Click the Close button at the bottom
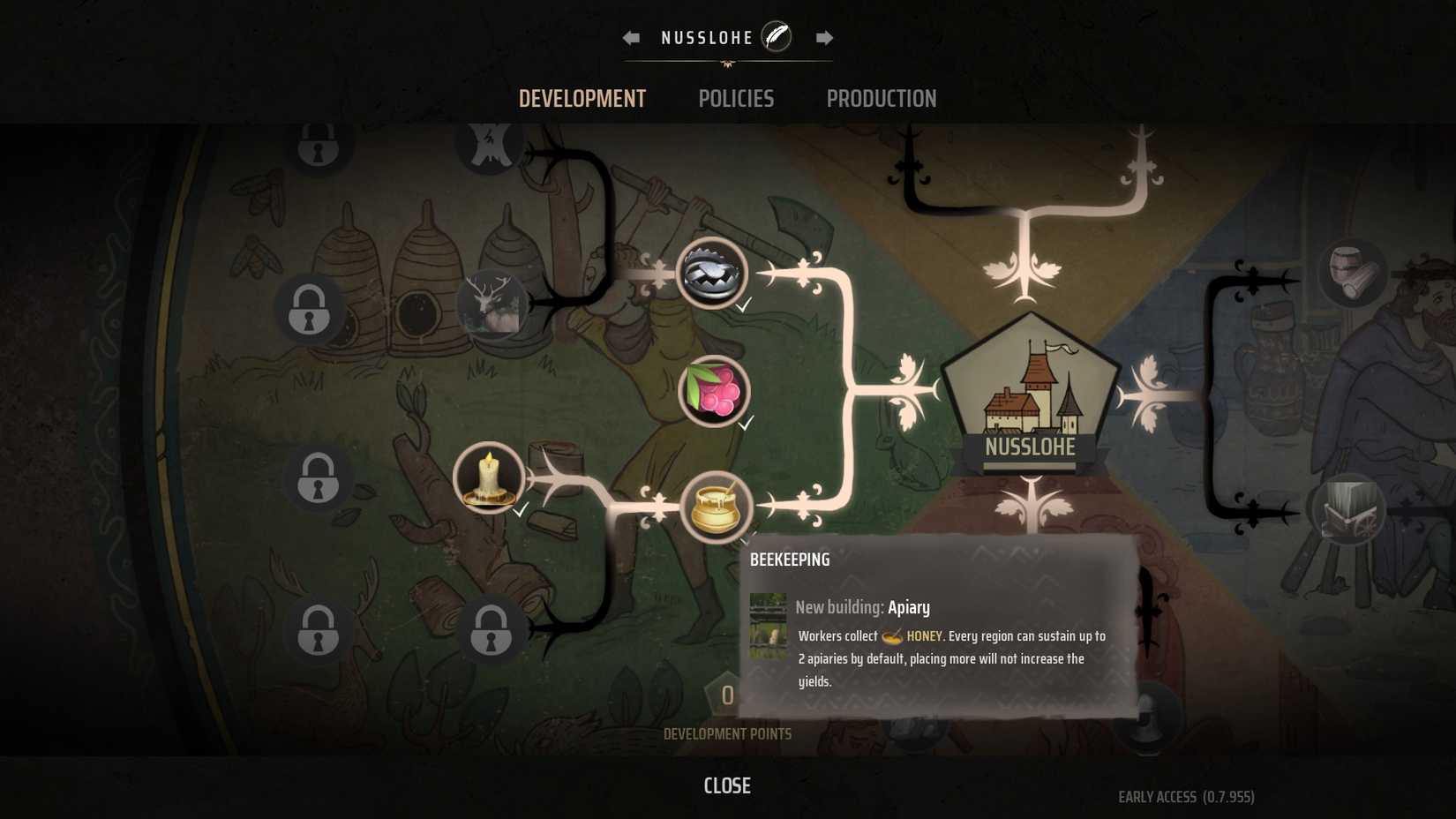The image size is (1456, 819). pyautogui.click(x=727, y=785)
